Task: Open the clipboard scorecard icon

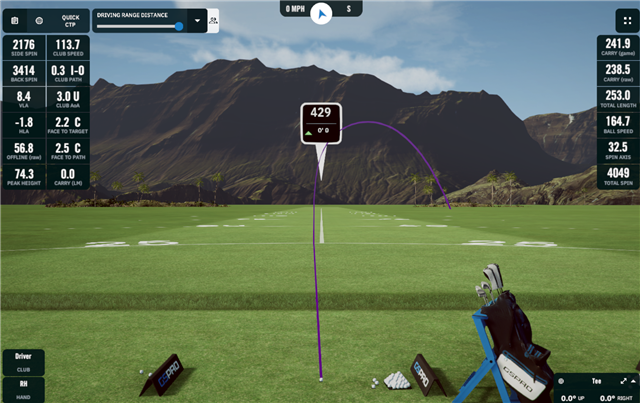Action: coord(15,19)
